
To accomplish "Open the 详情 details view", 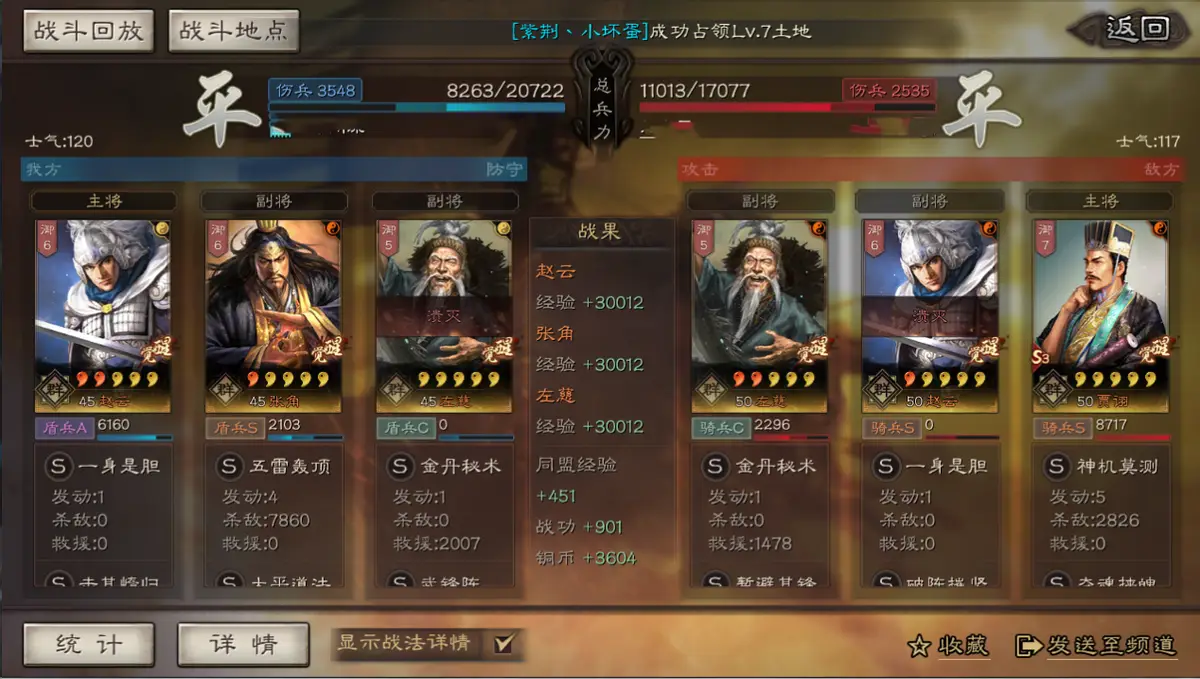I will tap(243, 644).
